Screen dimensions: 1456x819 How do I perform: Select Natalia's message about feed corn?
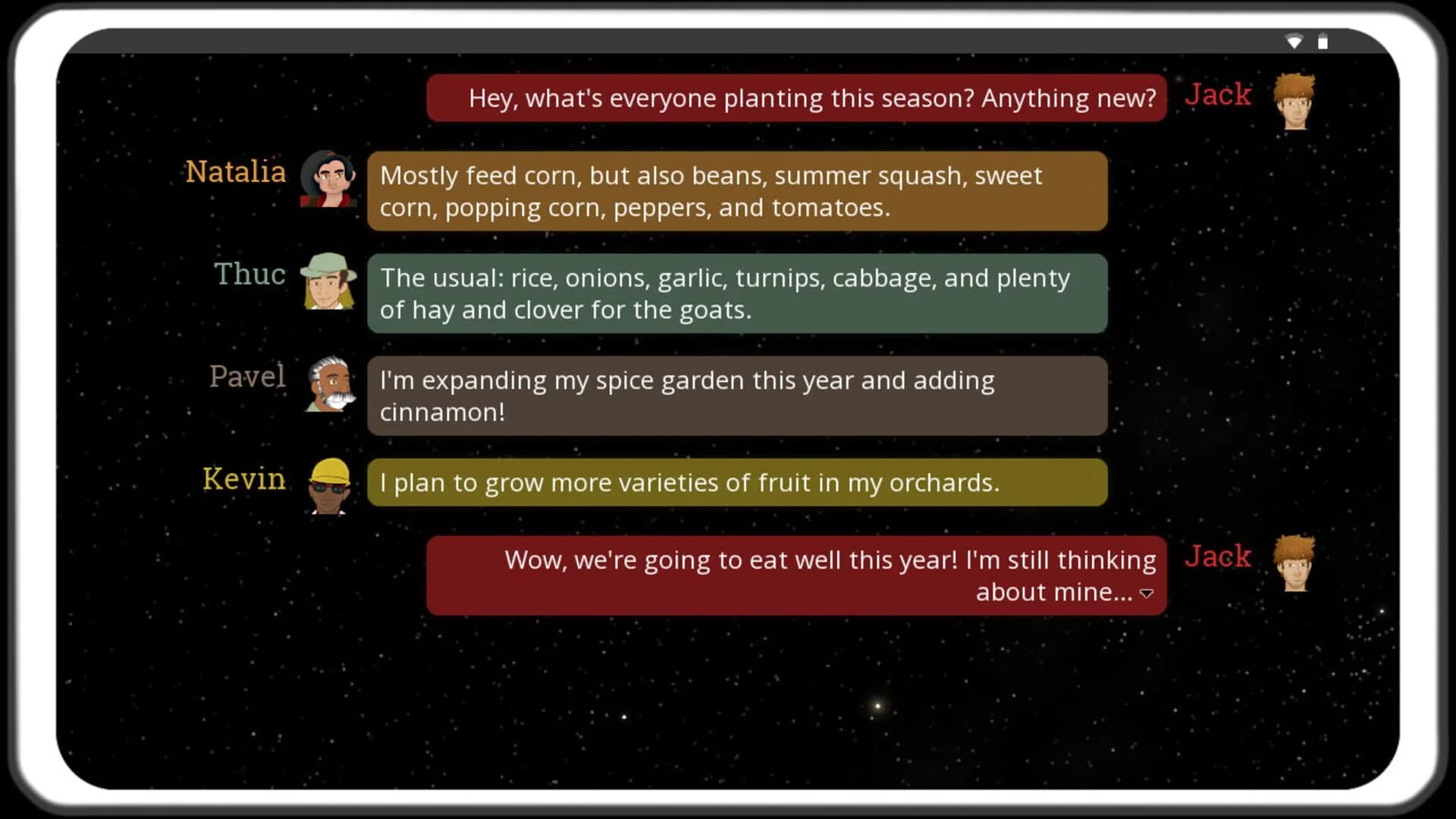736,190
